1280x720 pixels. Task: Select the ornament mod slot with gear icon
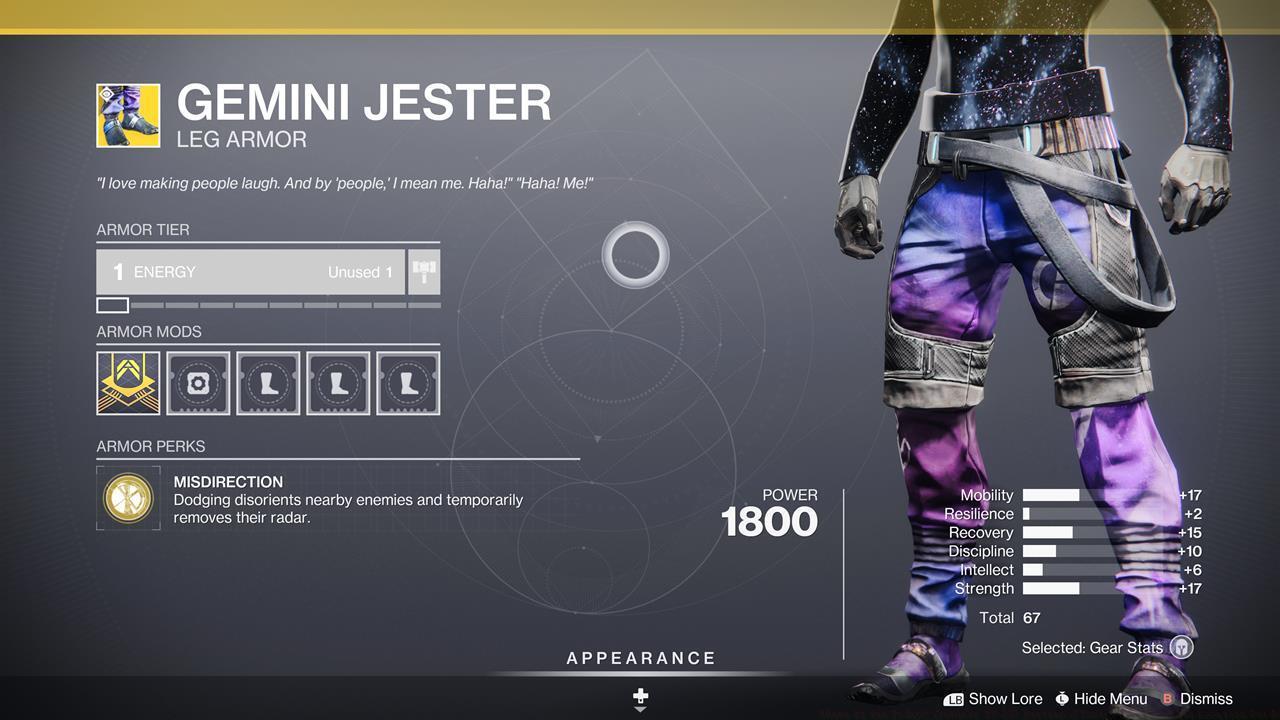click(198, 383)
